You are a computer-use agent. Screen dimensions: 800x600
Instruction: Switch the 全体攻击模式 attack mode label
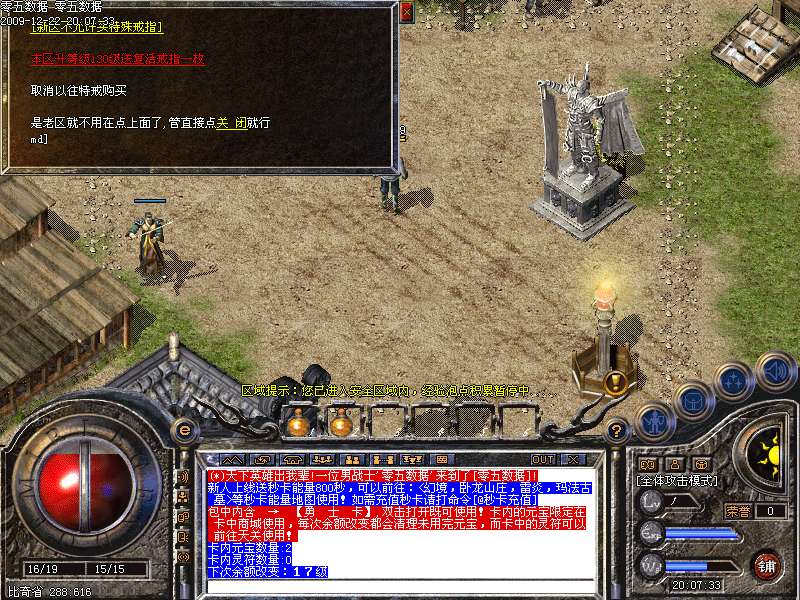coord(677,481)
